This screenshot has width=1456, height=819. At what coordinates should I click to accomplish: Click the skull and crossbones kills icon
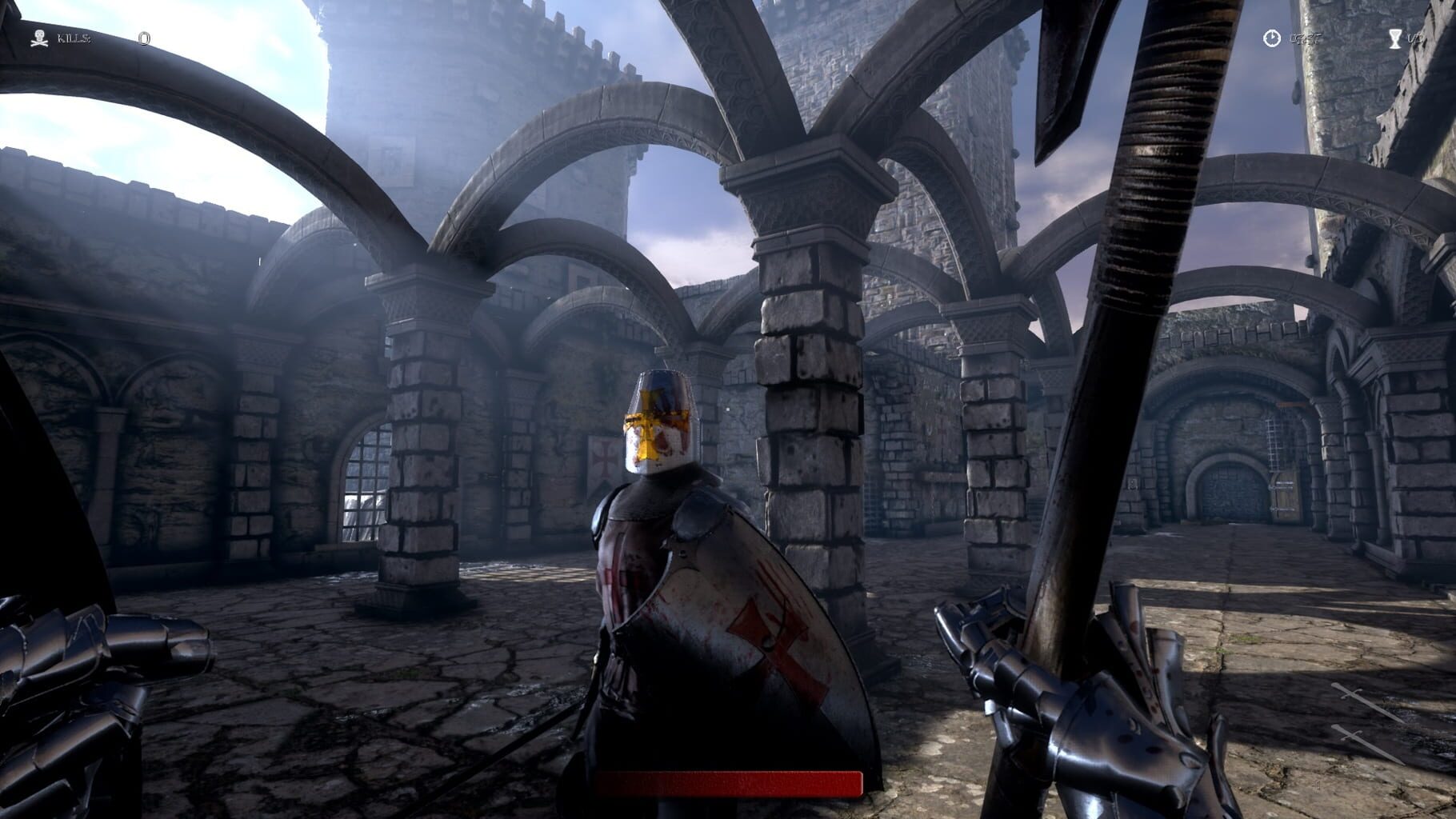[x=38, y=38]
